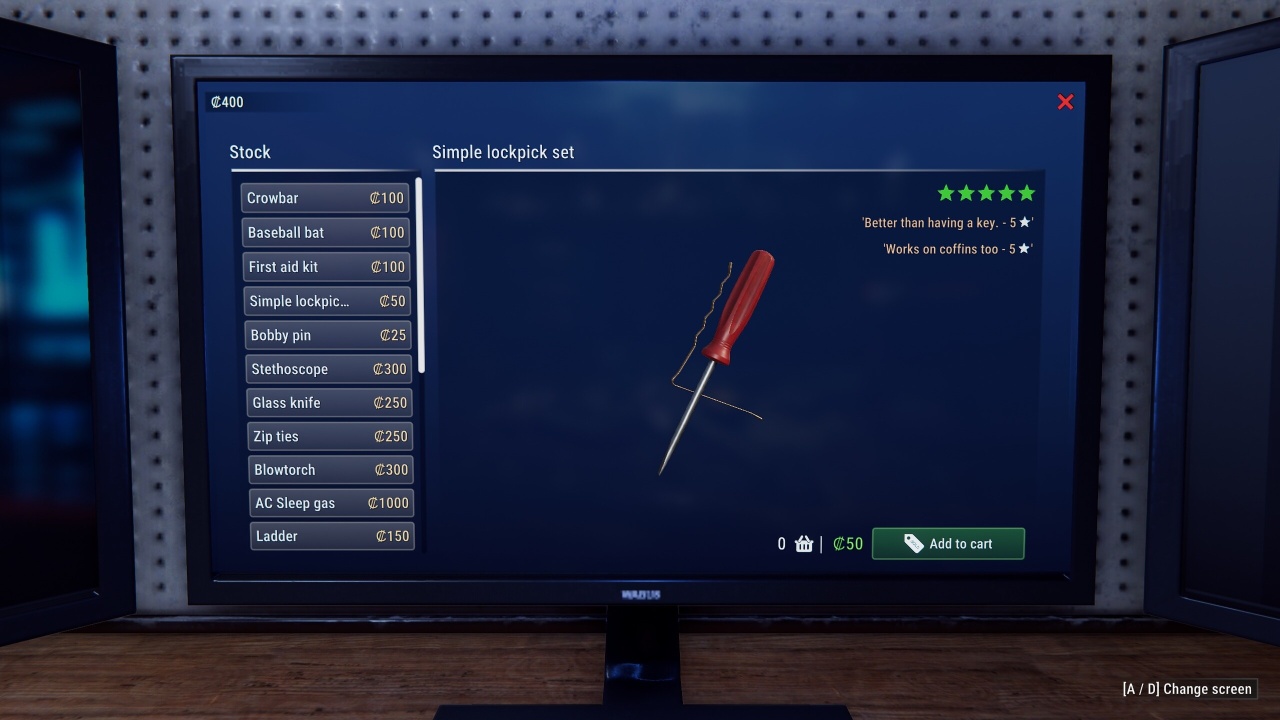Viewport: 1280px width, 720px height.
Task: View the Zip ties item
Action: click(330, 436)
